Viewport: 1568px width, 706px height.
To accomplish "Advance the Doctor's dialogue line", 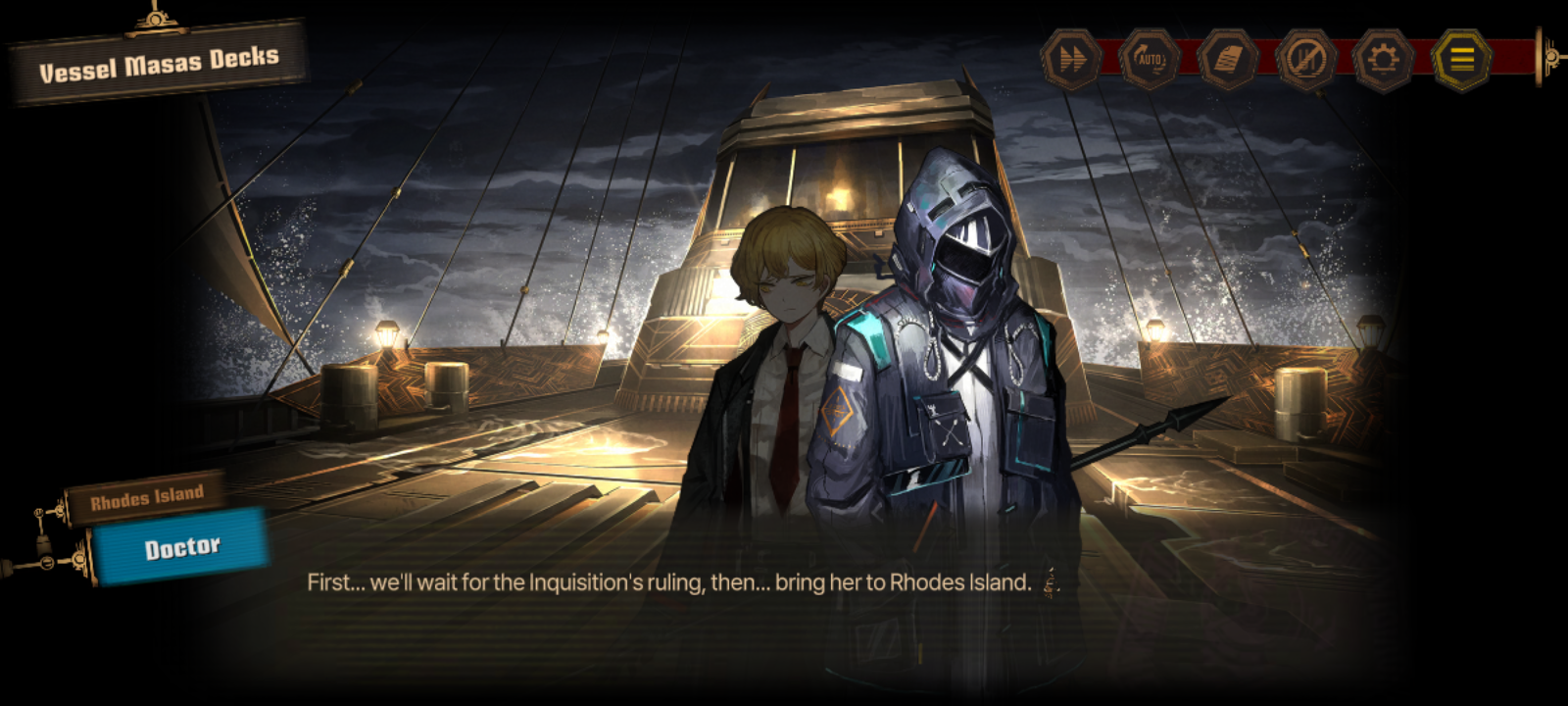I will tap(668, 582).
